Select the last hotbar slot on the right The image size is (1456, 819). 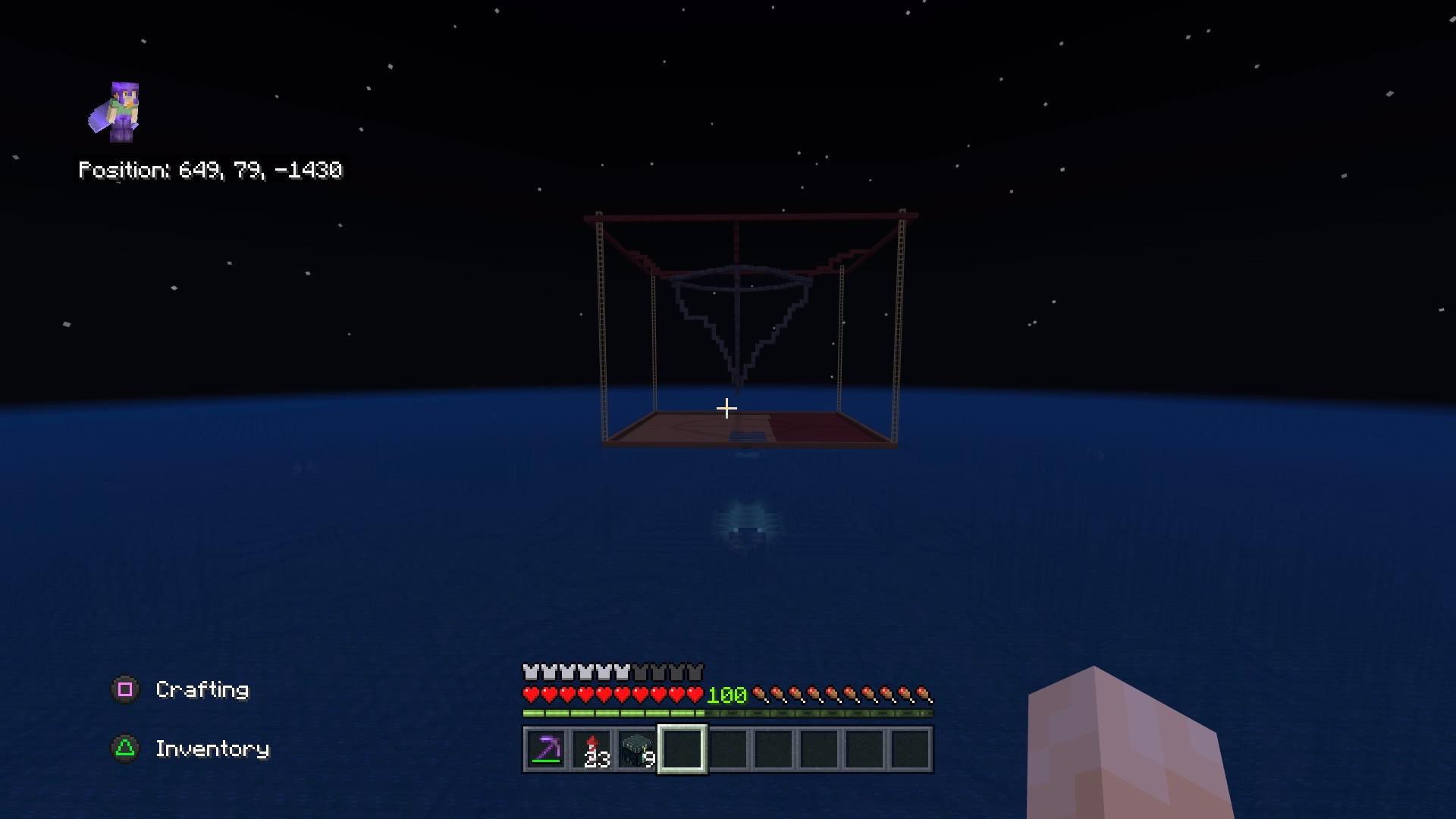click(910, 749)
